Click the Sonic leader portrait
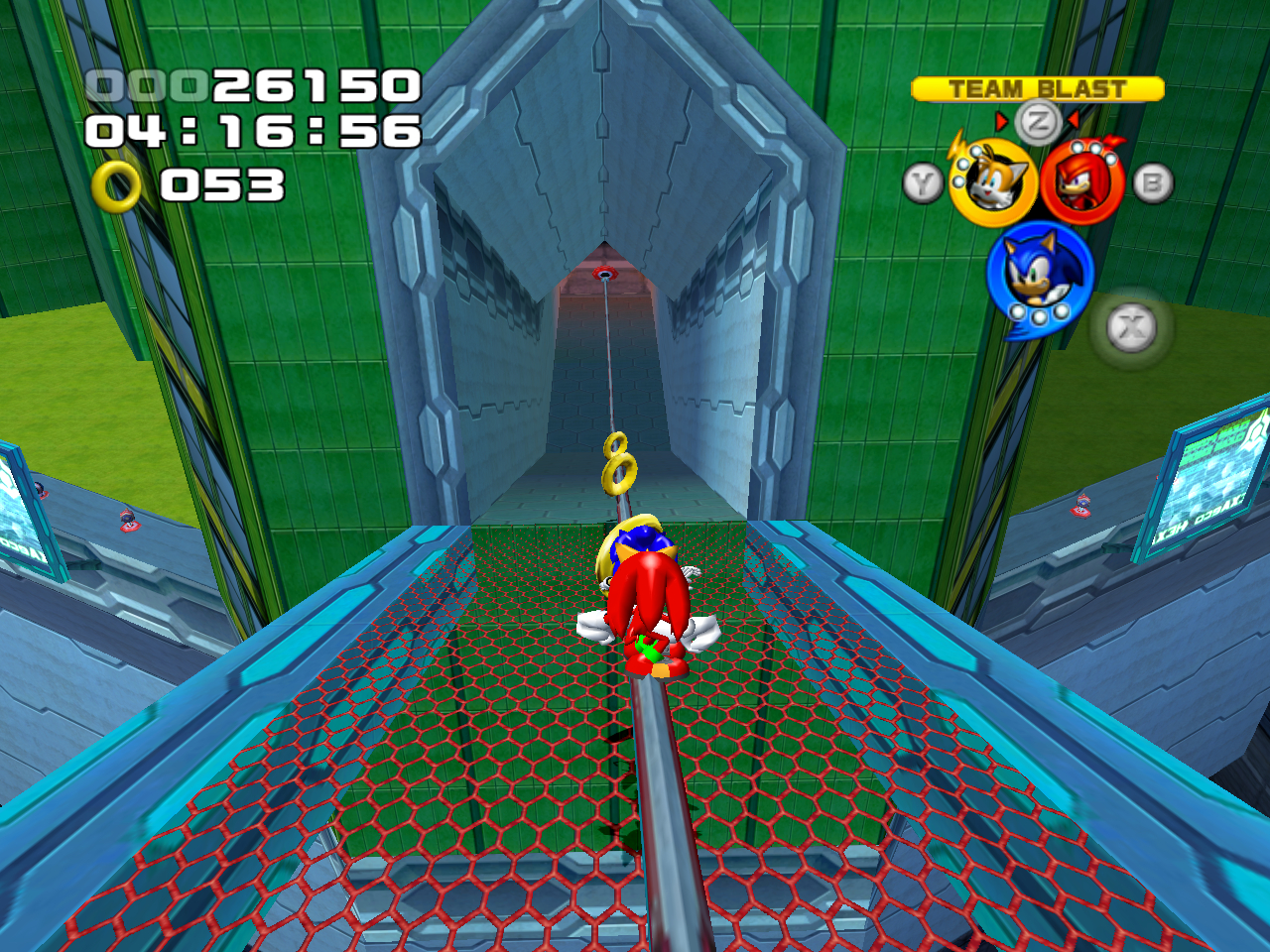 pos(1039,272)
